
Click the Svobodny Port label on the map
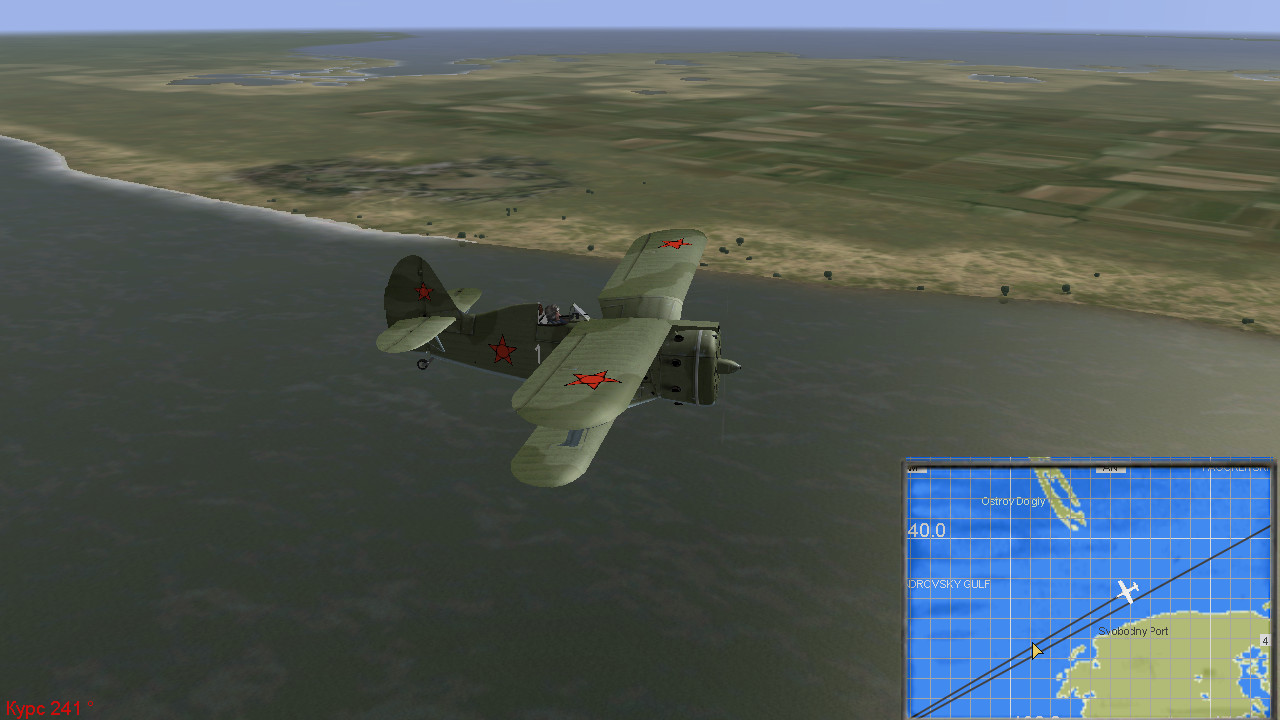(x=1133, y=632)
